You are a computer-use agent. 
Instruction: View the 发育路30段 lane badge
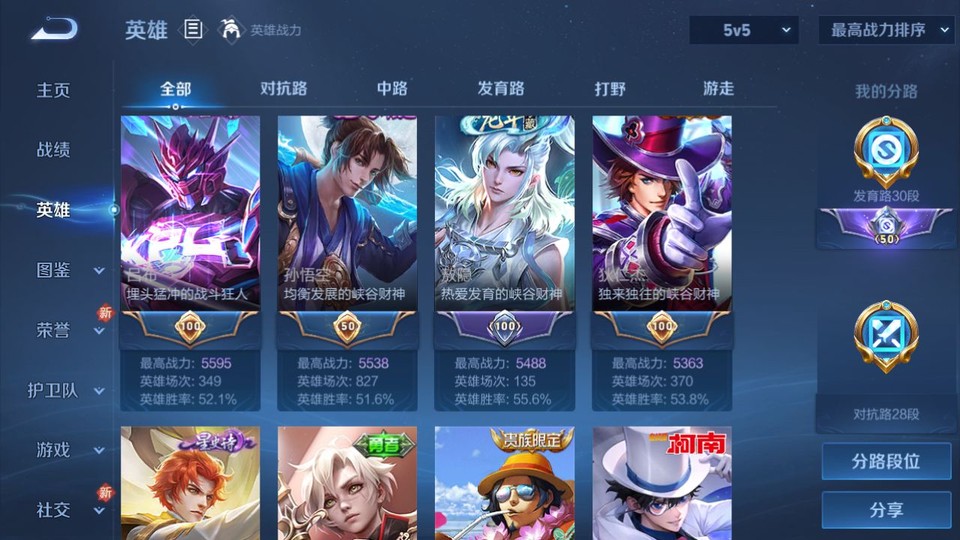tap(886, 160)
